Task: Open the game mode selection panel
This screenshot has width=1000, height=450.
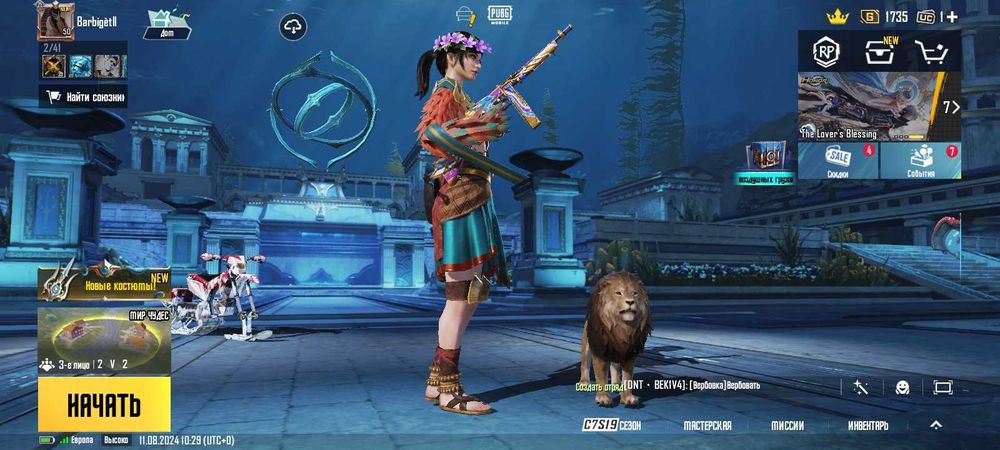Action: tap(104, 342)
